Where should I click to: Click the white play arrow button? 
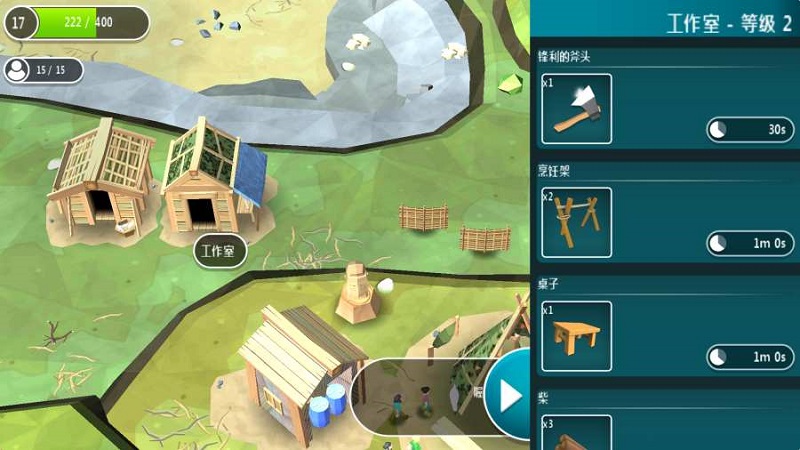pyautogui.click(x=511, y=396)
